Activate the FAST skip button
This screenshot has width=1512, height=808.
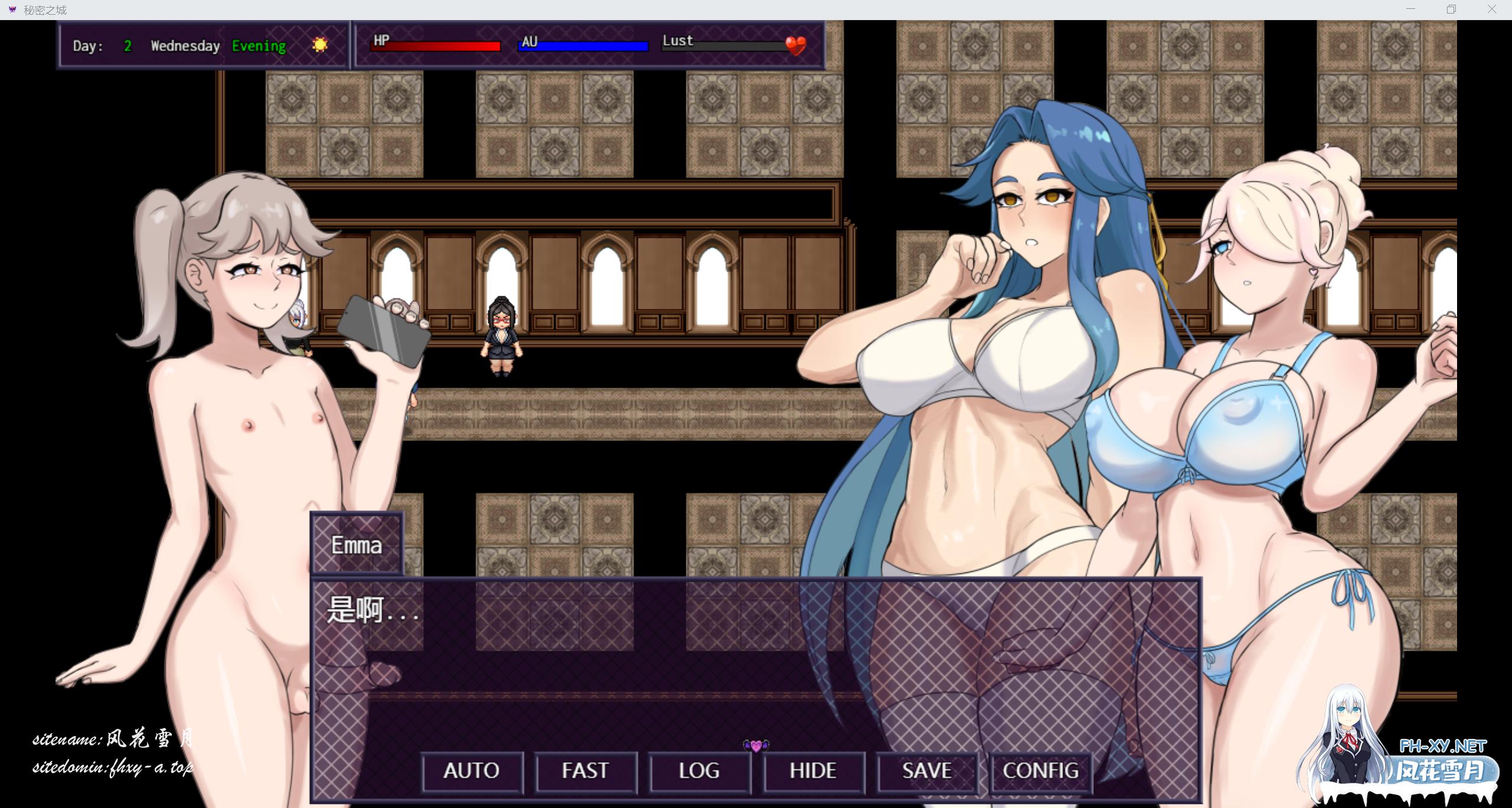point(585,771)
